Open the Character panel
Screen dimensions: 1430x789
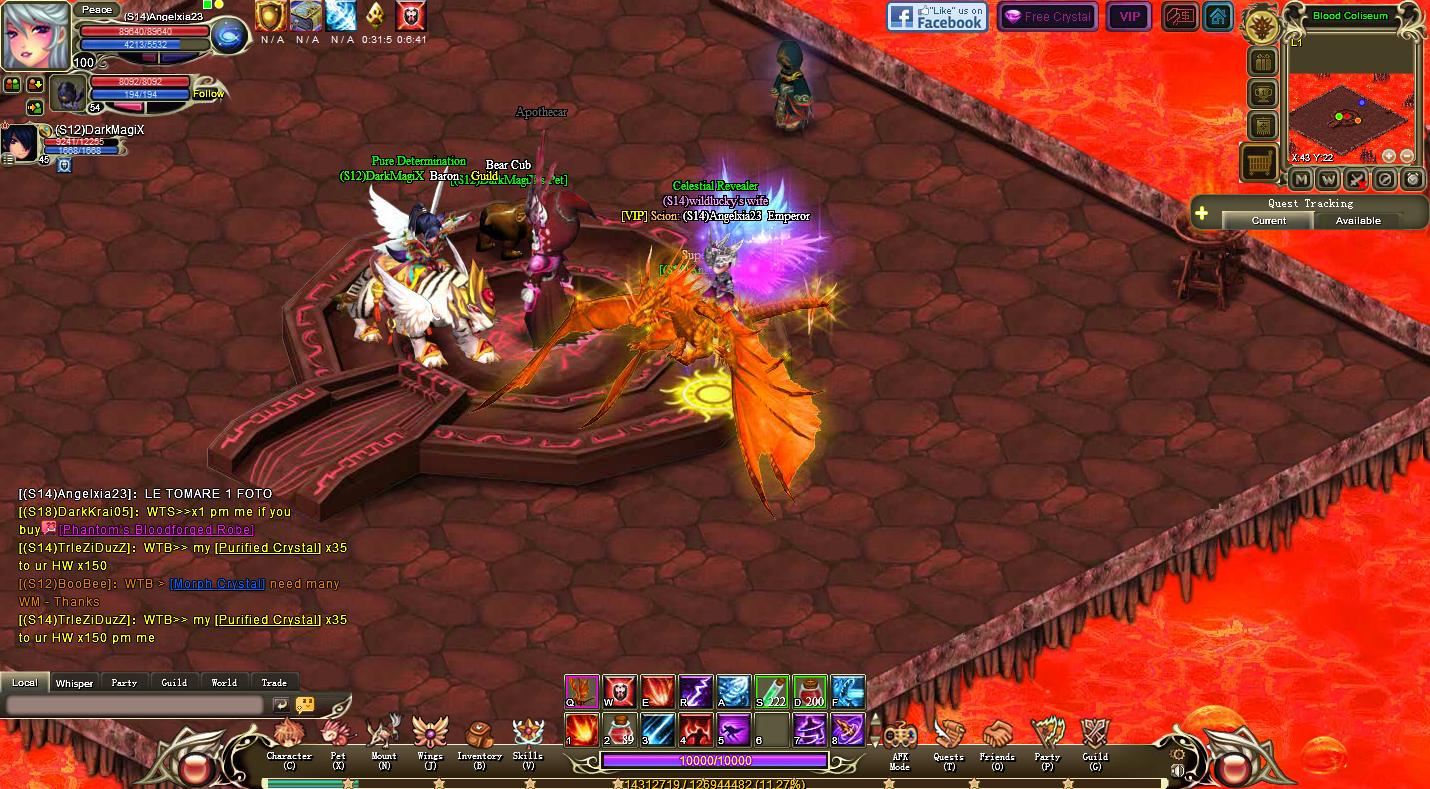coord(289,740)
